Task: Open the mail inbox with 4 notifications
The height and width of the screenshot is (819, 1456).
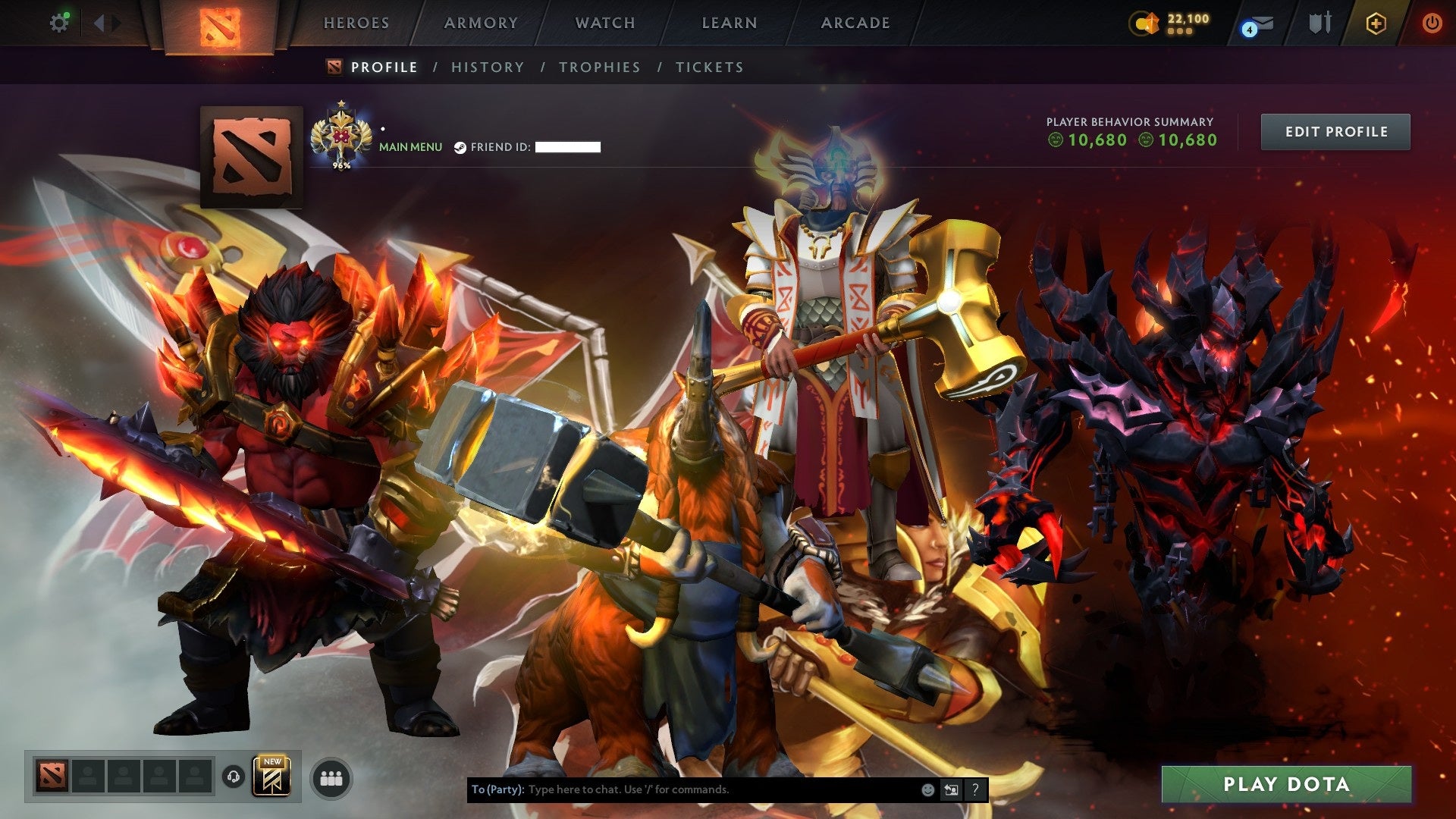Action: tap(1257, 23)
